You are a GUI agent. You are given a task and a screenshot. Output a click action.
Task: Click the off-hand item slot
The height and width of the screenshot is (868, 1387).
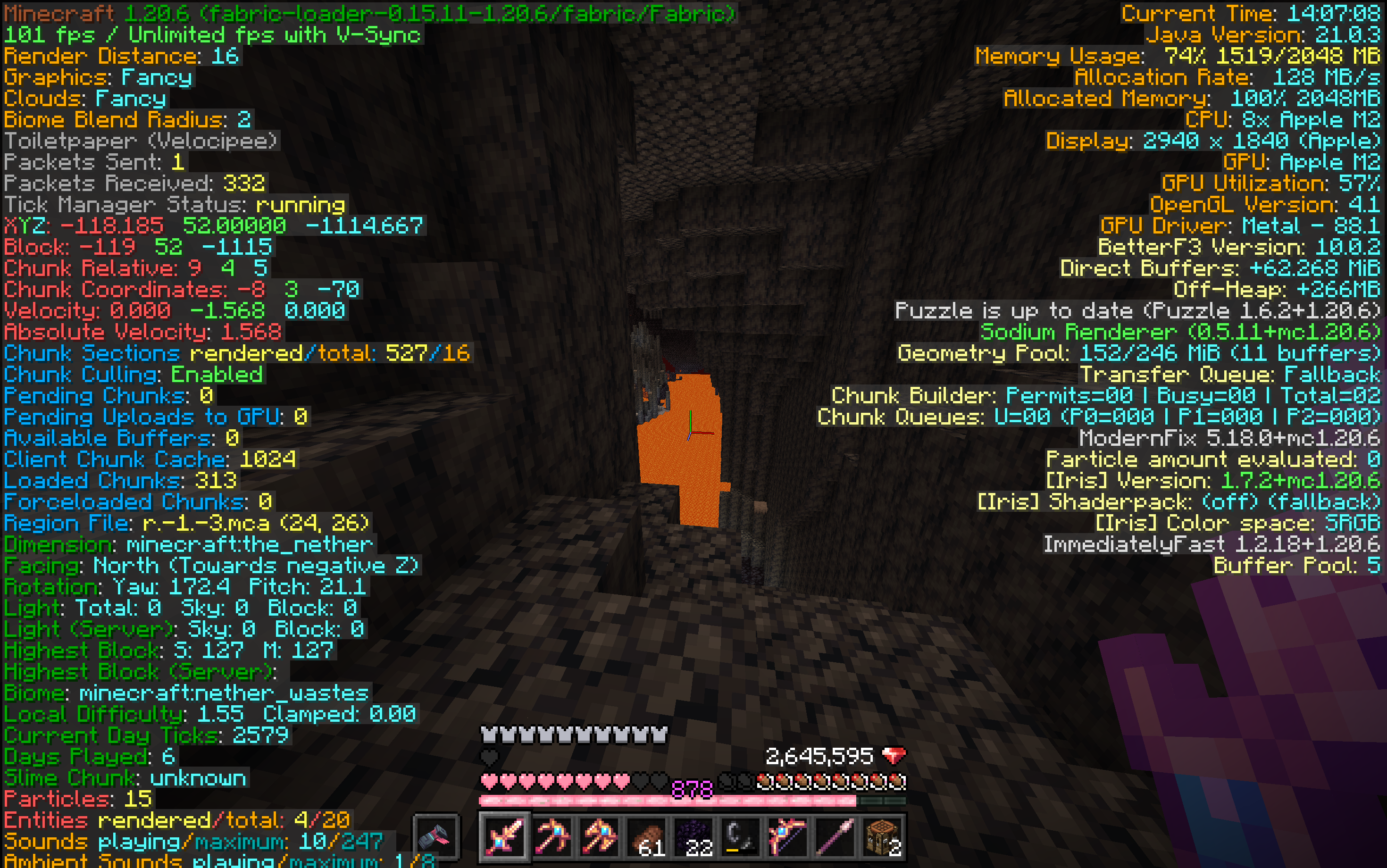click(436, 837)
